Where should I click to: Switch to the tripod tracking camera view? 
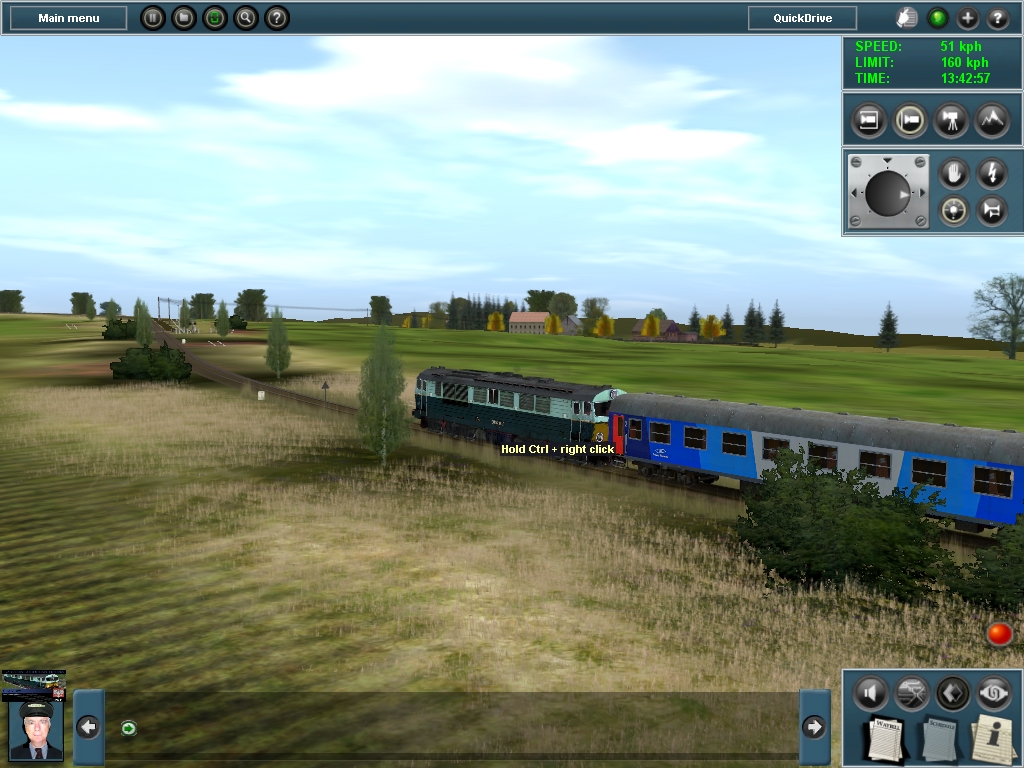tap(951, 121)
